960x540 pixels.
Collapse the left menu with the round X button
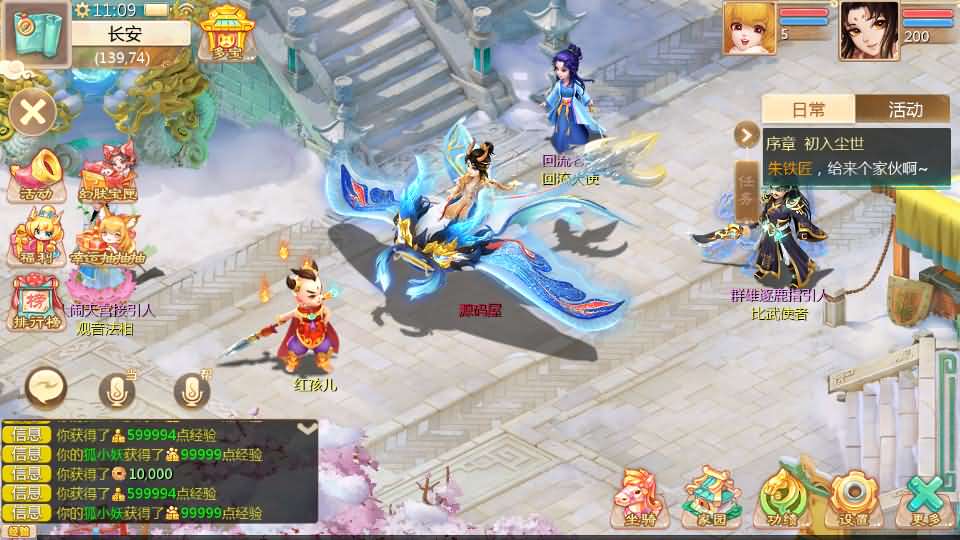[x=33, y=110]
